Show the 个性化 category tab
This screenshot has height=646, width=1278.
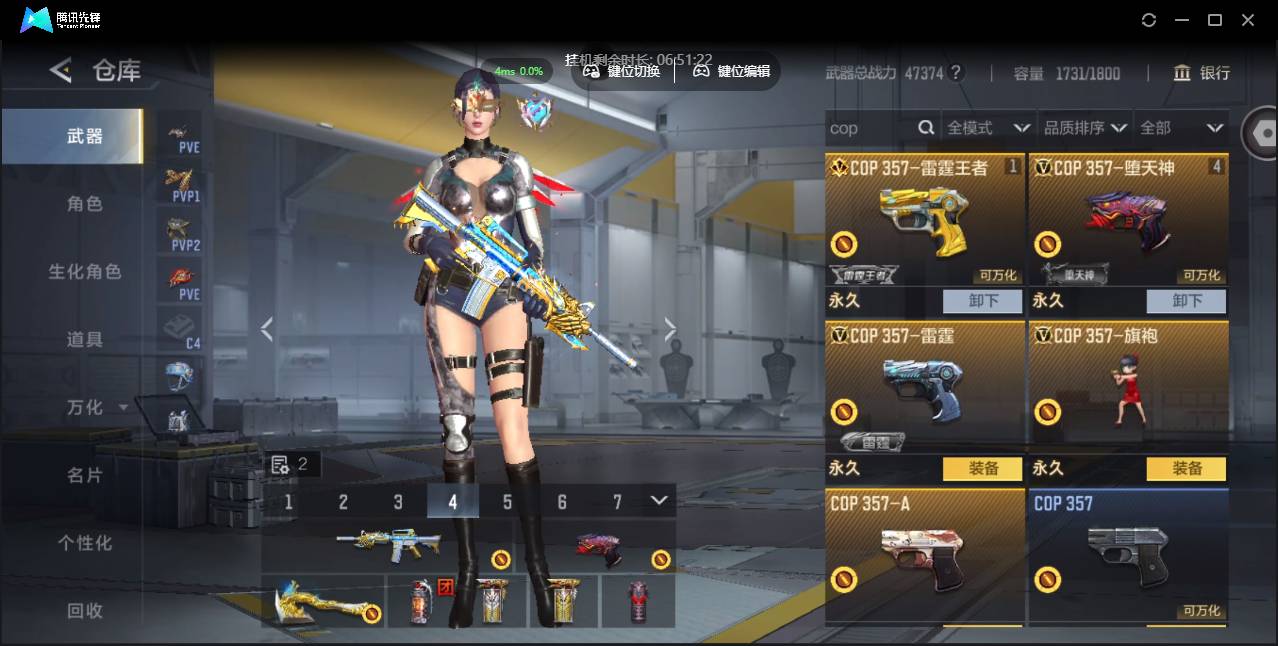coord(85,543)
